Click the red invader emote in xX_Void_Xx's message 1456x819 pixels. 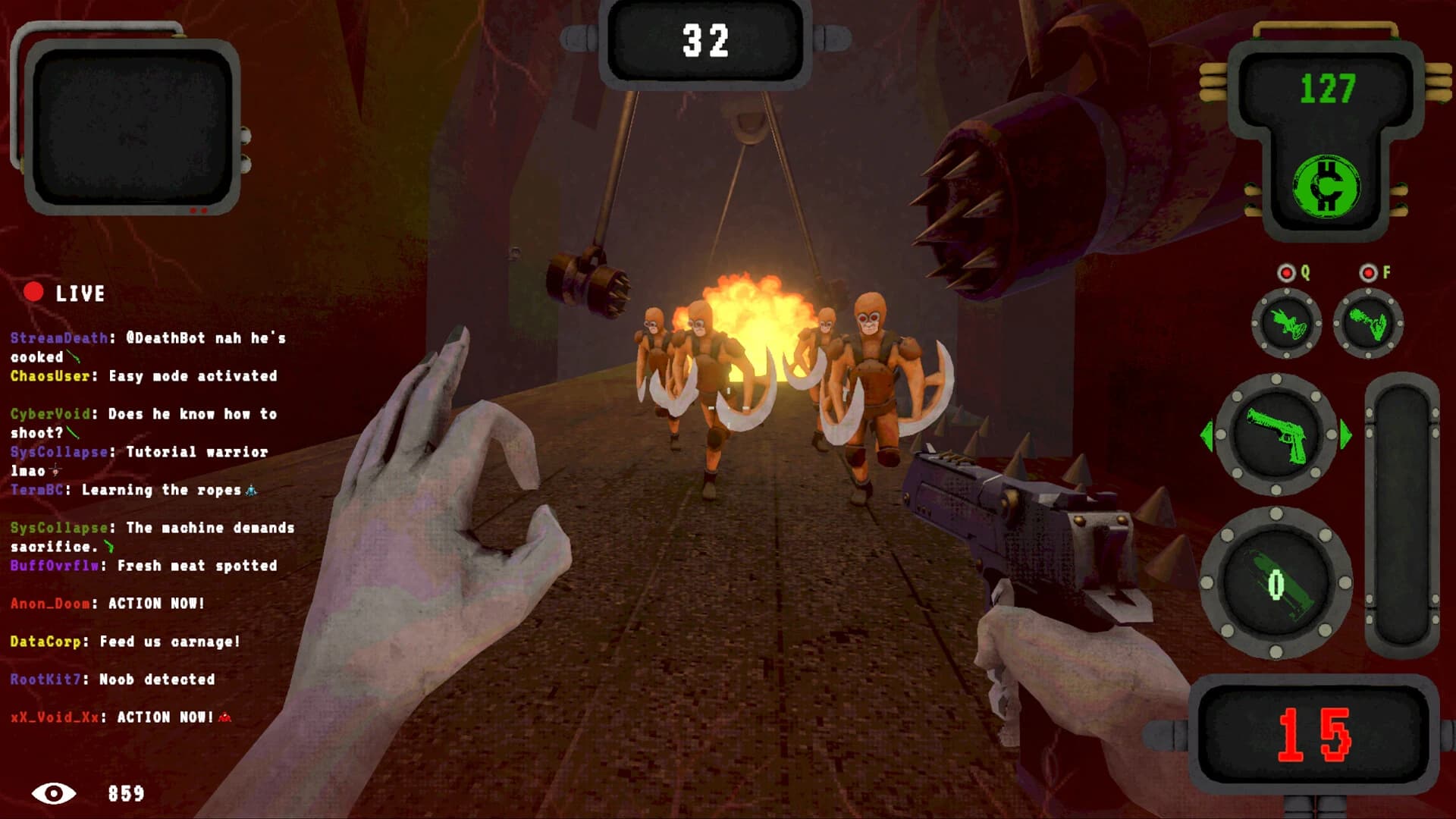[x=224, y=717]
